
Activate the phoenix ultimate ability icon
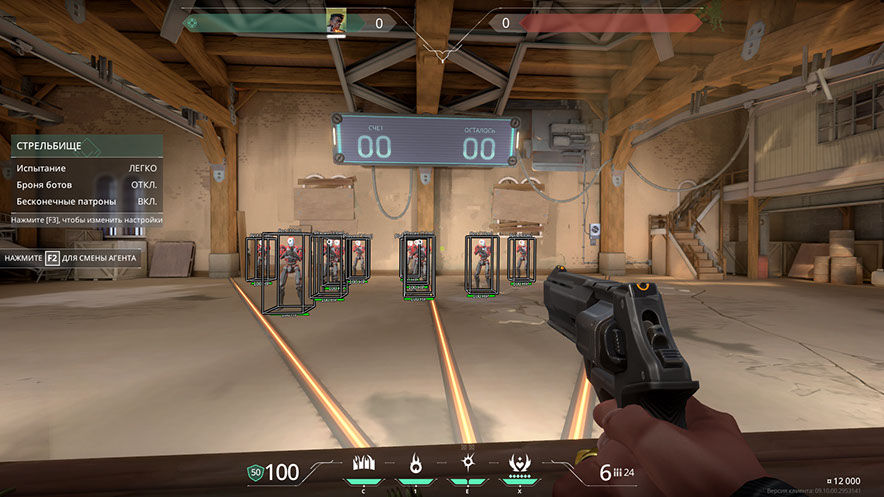click(x=519, y=464)
